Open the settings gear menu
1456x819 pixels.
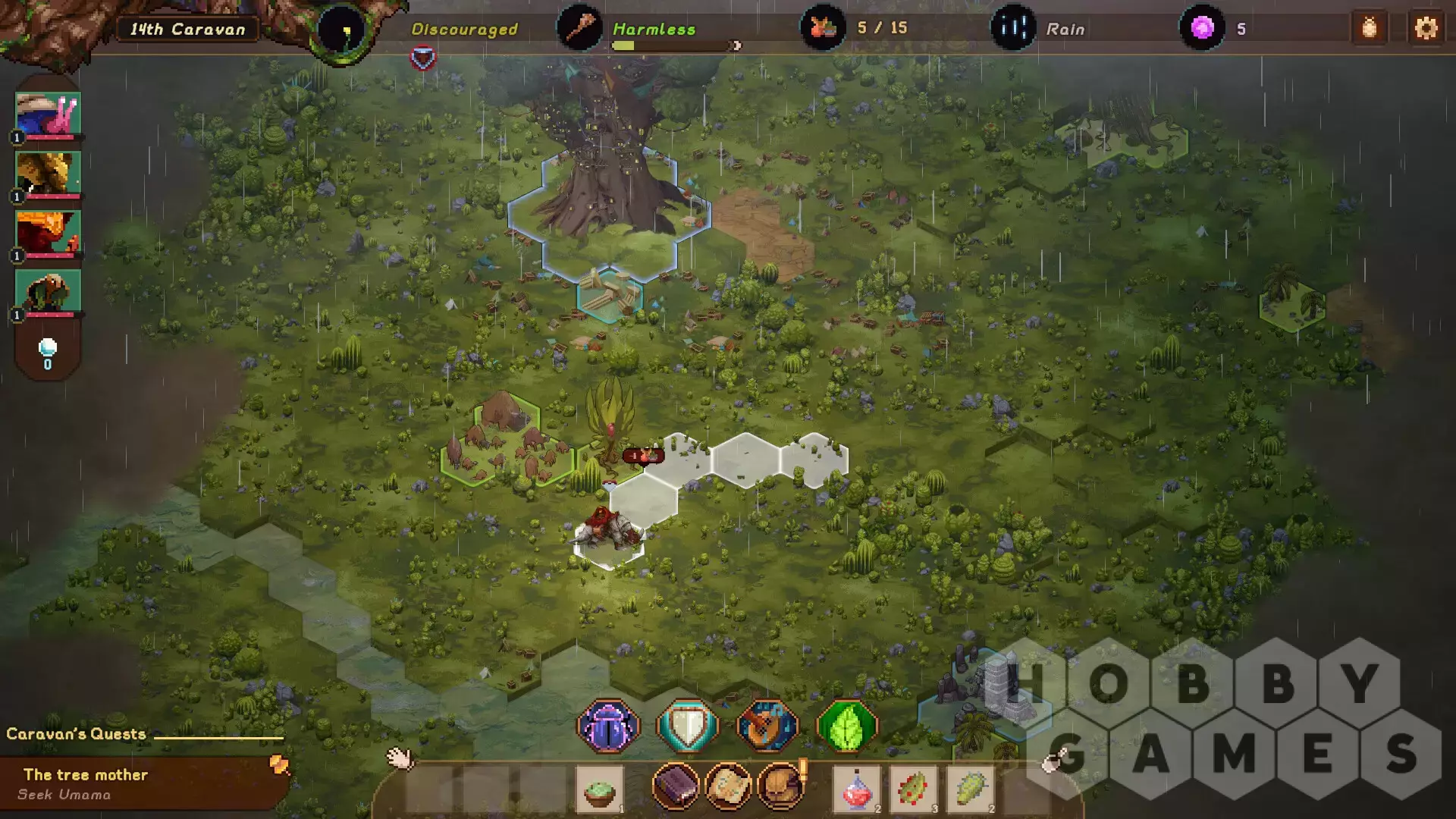point(1426,29)
